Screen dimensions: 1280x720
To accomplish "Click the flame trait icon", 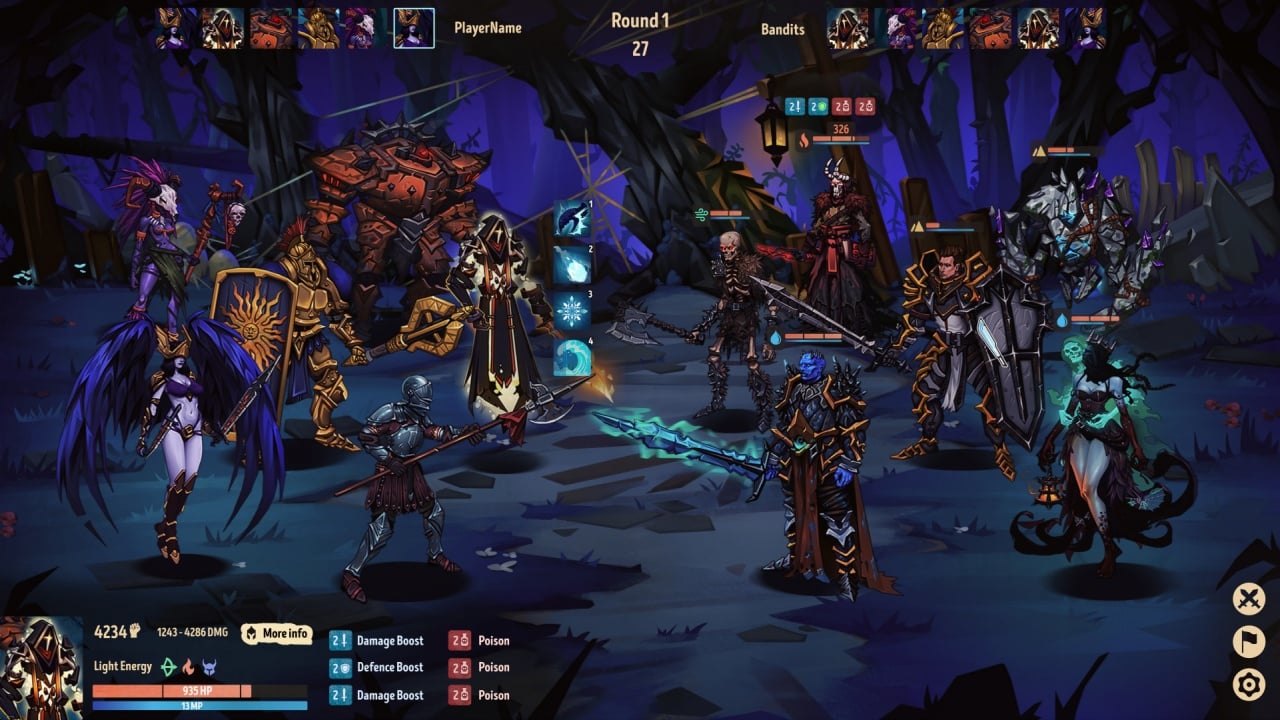I will click(188, 667).
